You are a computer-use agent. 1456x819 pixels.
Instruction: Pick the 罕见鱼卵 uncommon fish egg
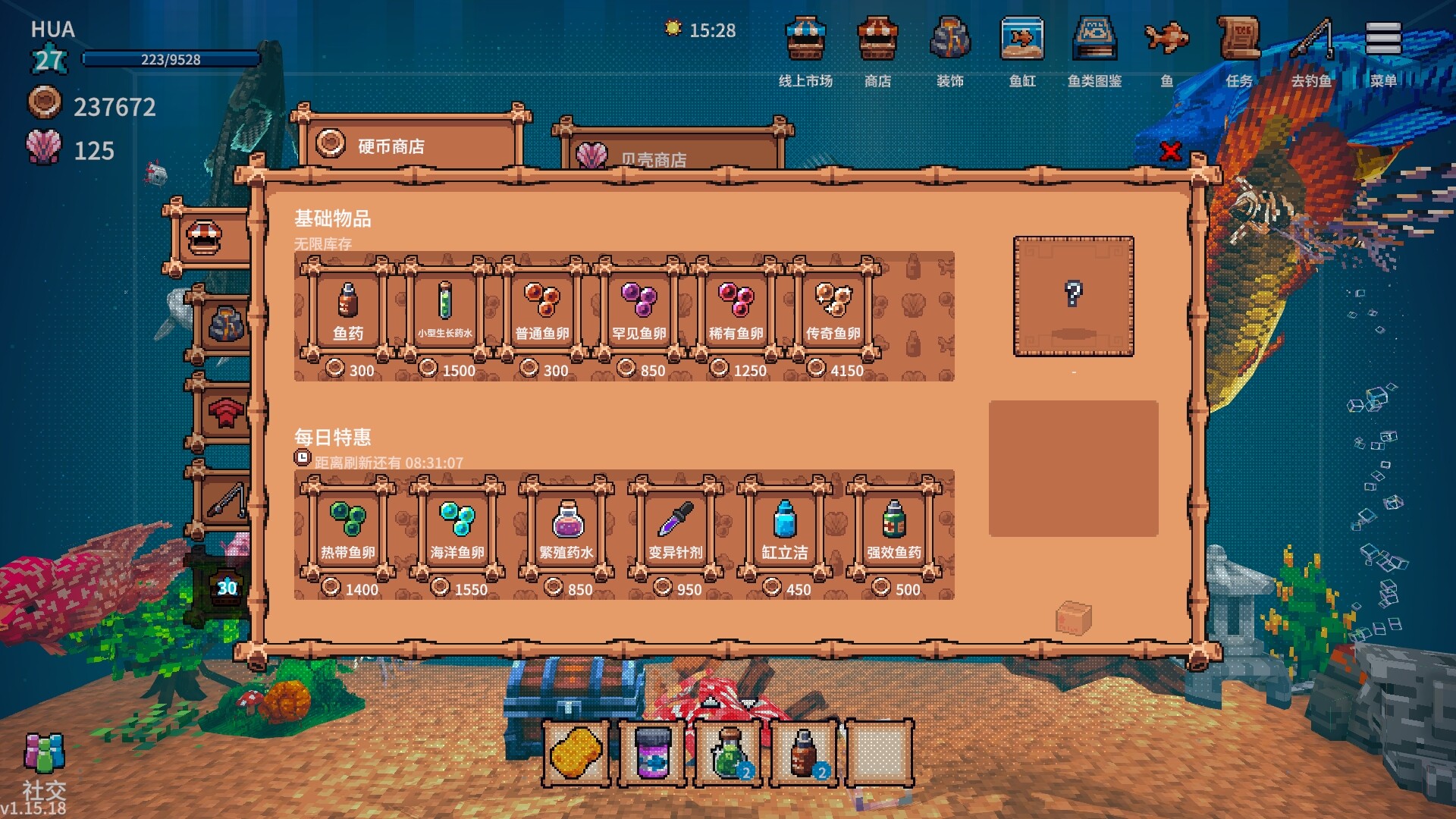639,309
